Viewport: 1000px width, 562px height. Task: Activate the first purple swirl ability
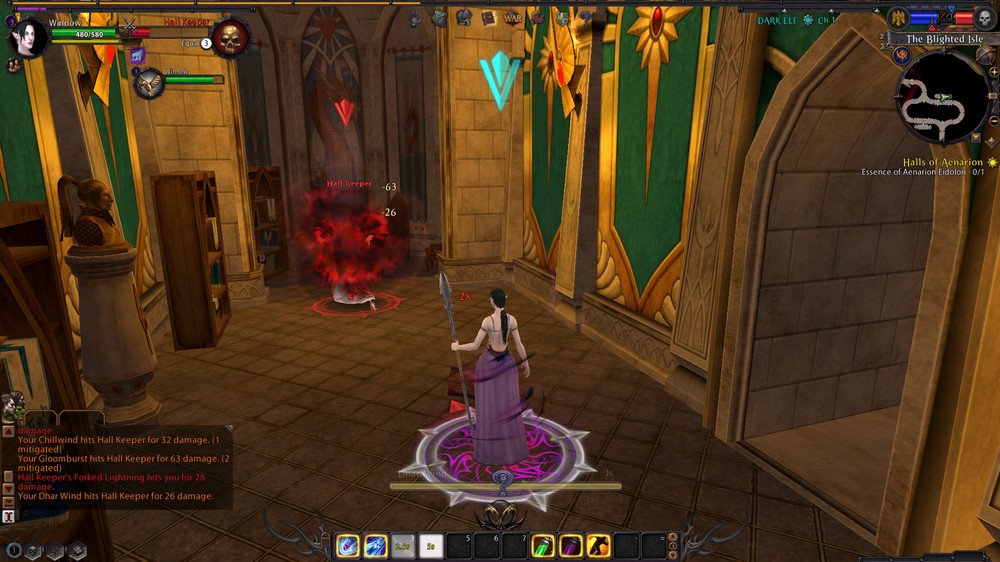click(x=348, y=546)
